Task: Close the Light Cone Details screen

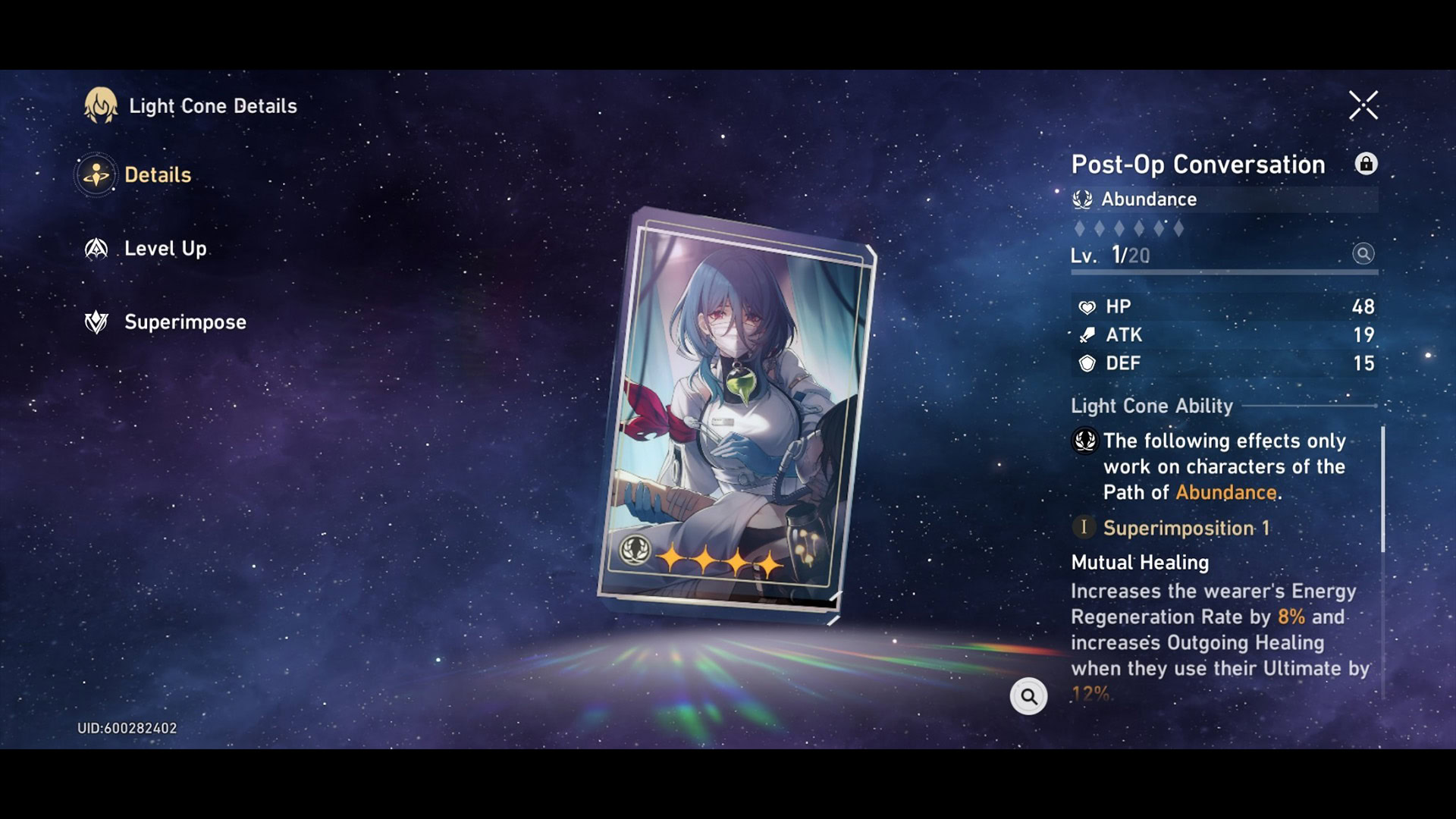Action: tap(1363, 105)
